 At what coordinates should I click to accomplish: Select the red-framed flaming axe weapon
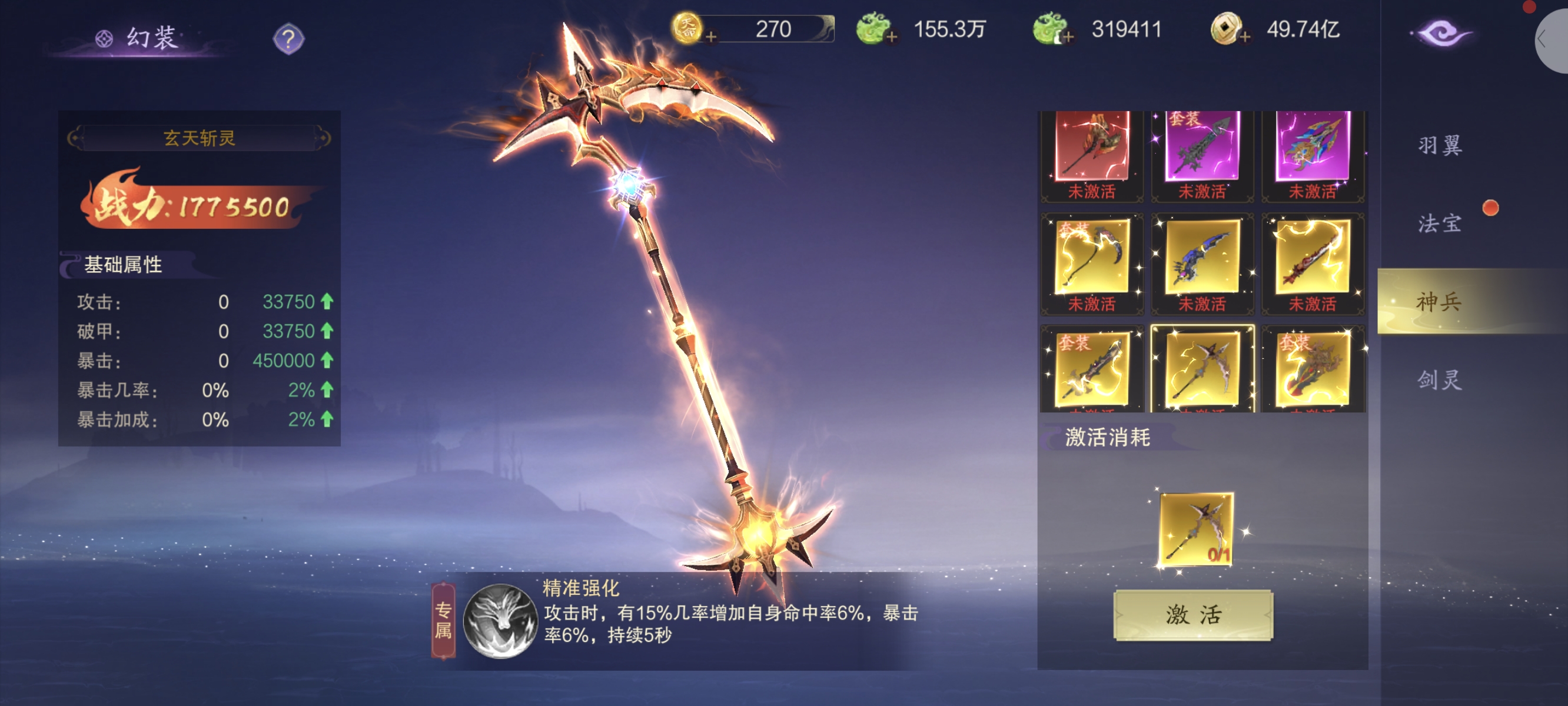(1091, 149)
